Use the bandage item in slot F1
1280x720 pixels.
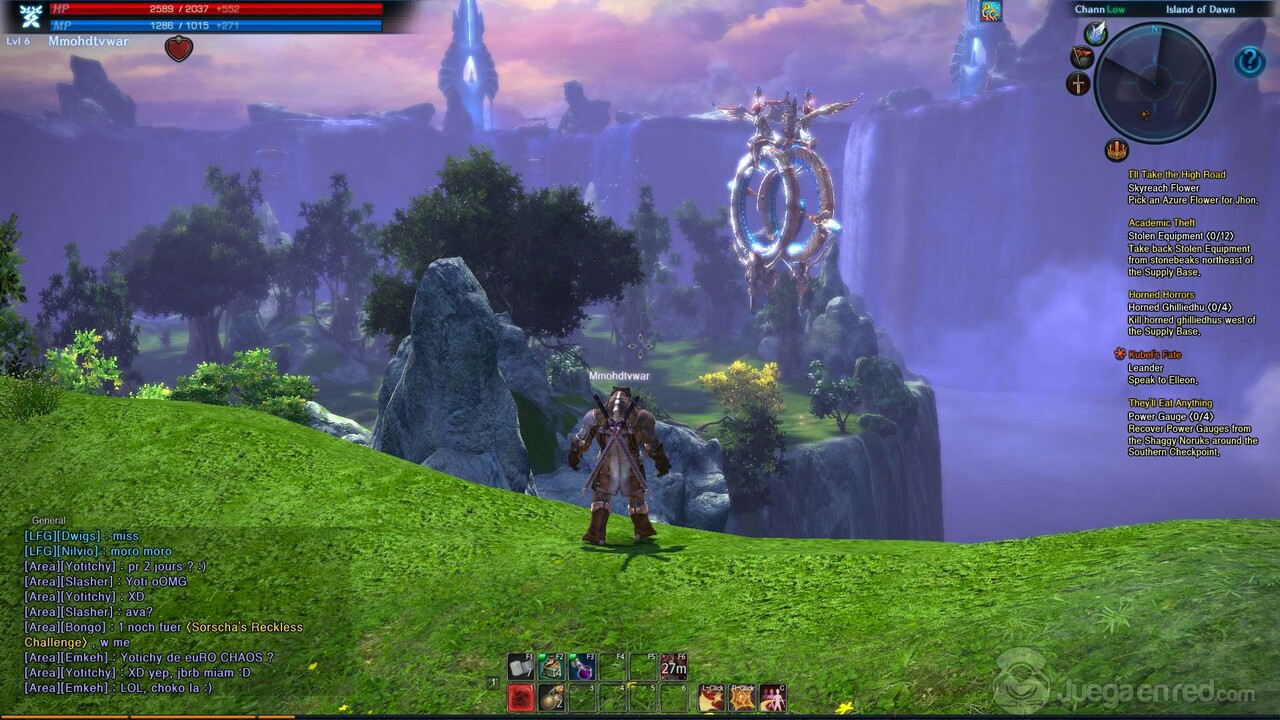(x=520, y=666)
